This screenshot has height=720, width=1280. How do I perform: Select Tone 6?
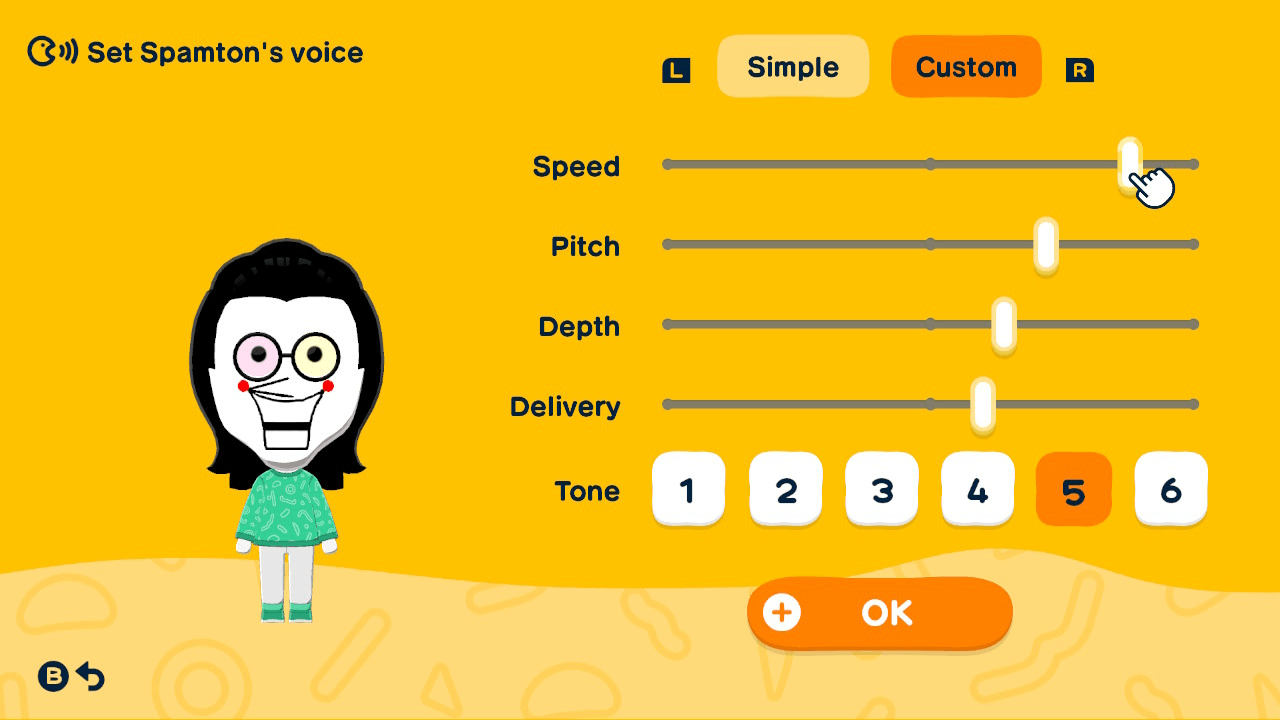pyautogui.click(x=1170, y=489)
